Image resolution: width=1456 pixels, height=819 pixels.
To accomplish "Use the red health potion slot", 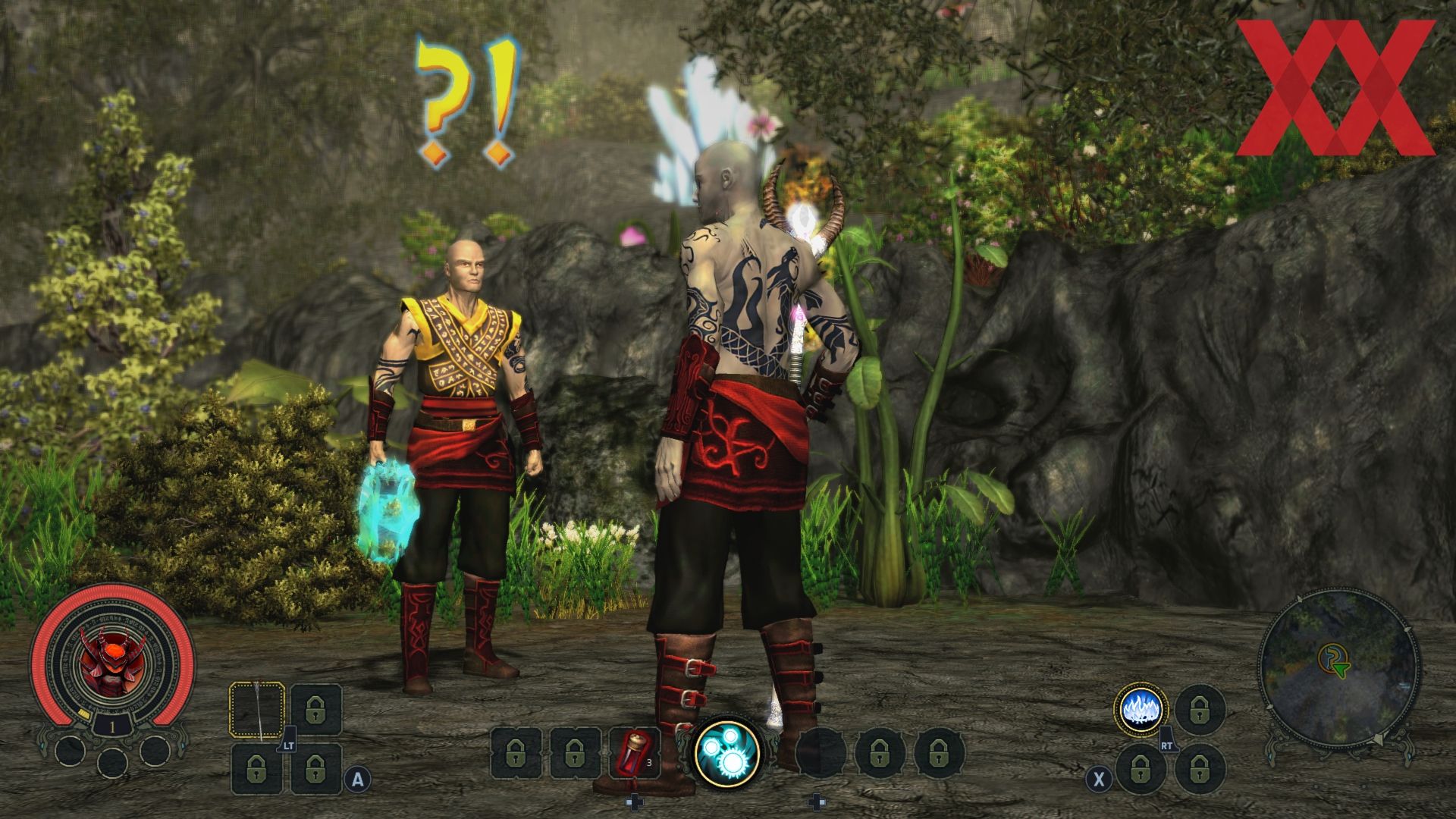I will pyautogui.click(x=635, y=754).
